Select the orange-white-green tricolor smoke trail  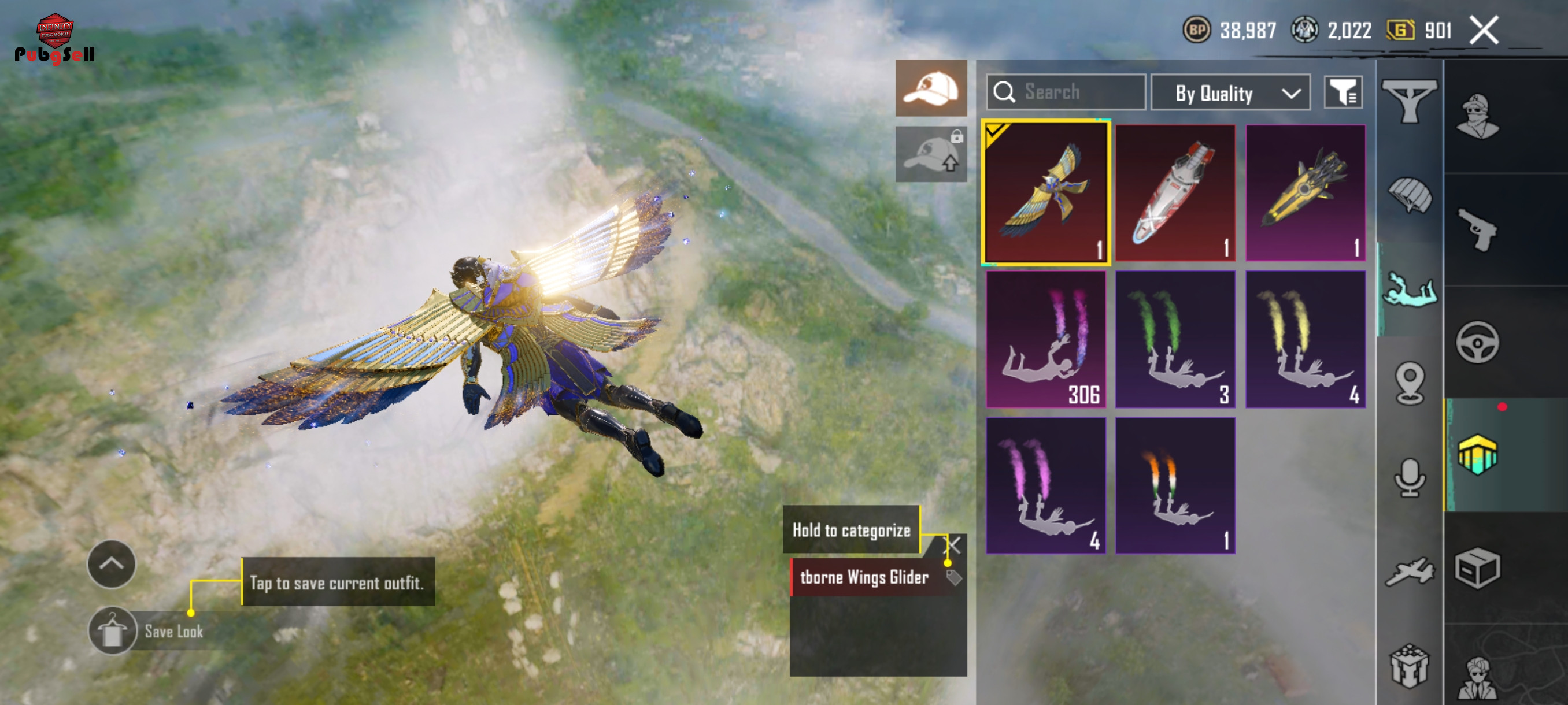[x=1175, y=485]
